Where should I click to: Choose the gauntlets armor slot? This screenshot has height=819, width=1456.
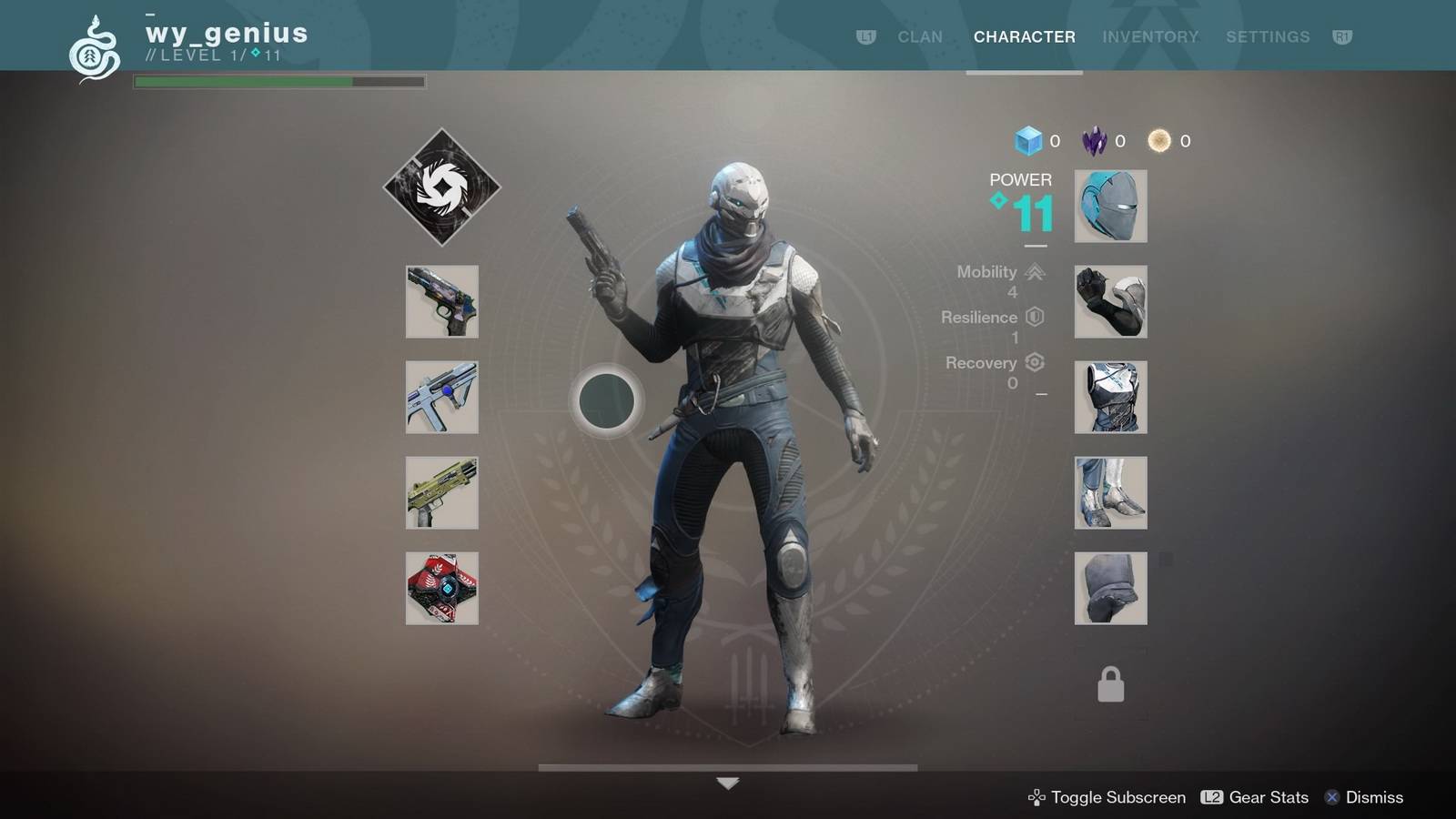[1110, 302]
